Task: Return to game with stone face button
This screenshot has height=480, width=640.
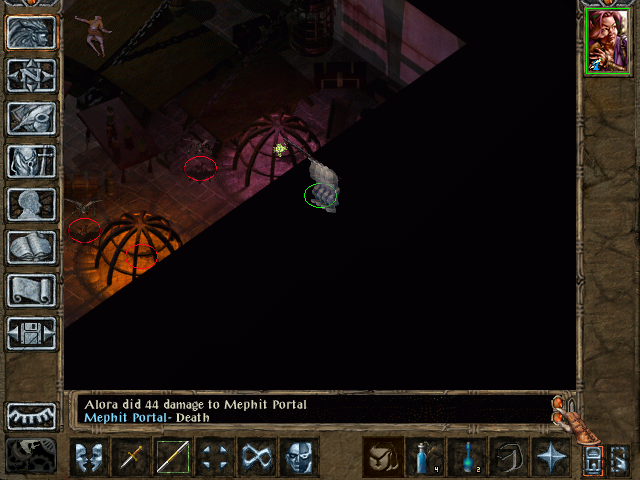Action: [x=31, y=32]
